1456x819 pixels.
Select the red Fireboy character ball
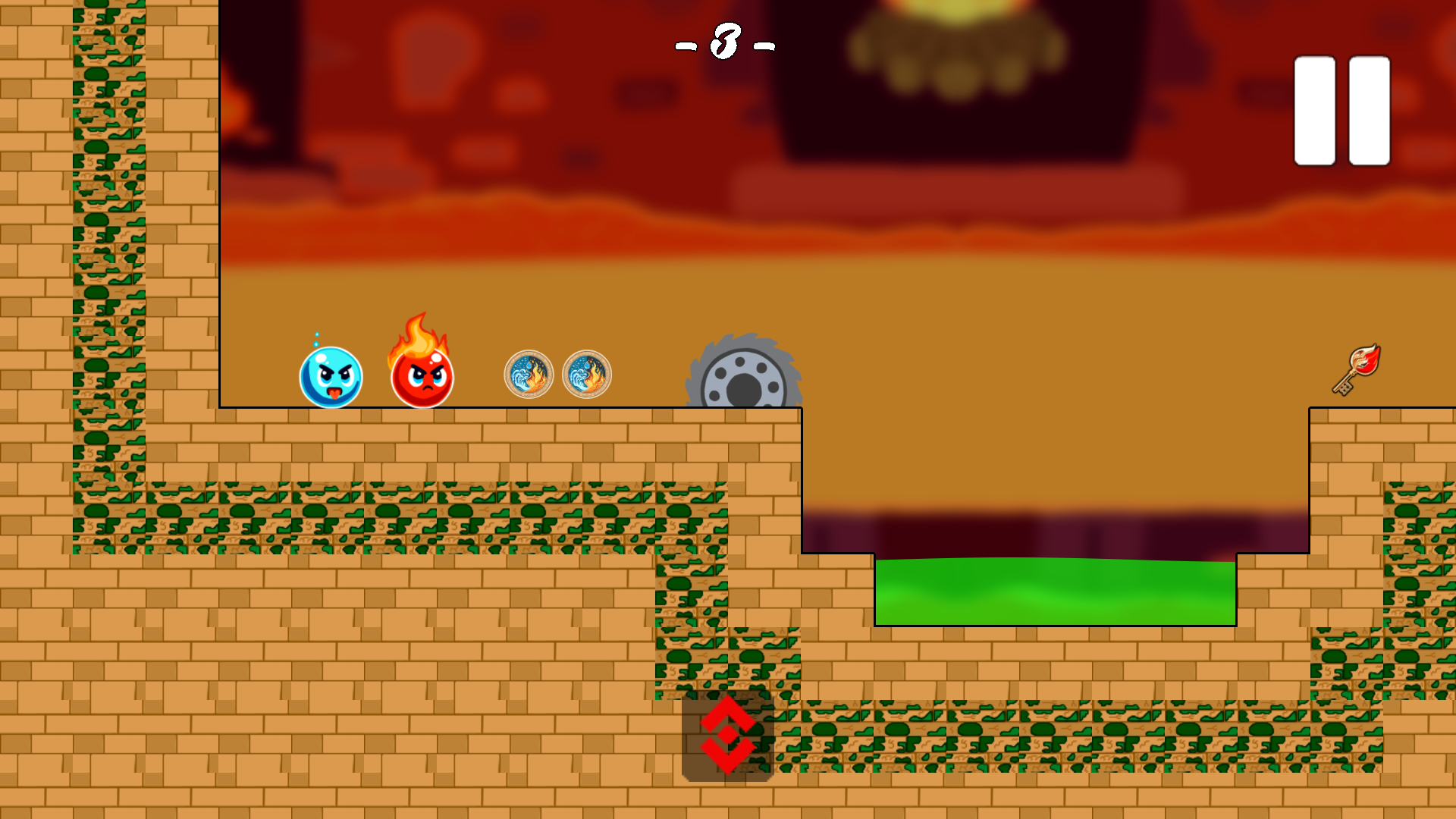[422, 378]
